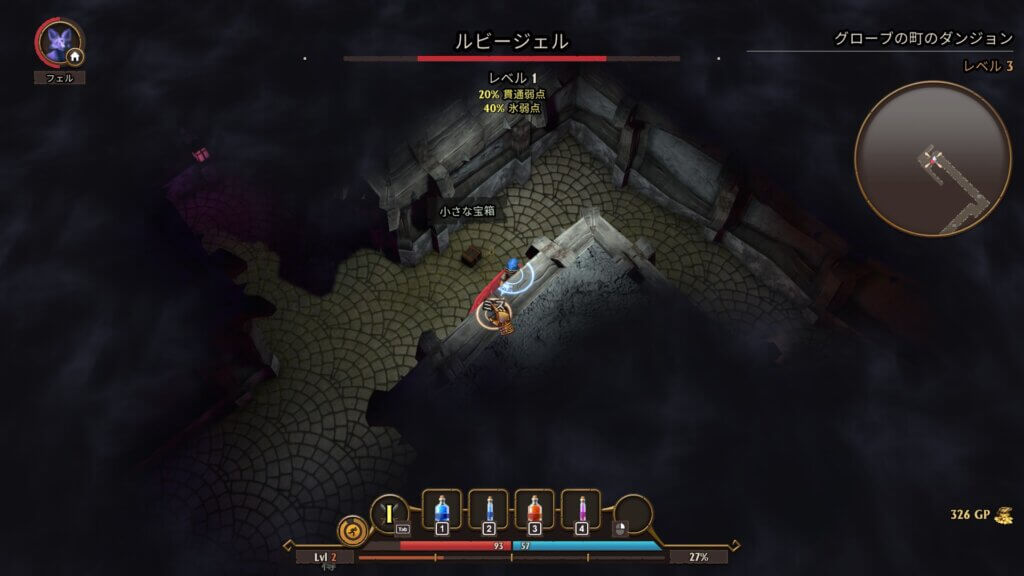Send the pet to town with house icon
The width and height of the screenshot is (1024, 576).
[74, 57]
